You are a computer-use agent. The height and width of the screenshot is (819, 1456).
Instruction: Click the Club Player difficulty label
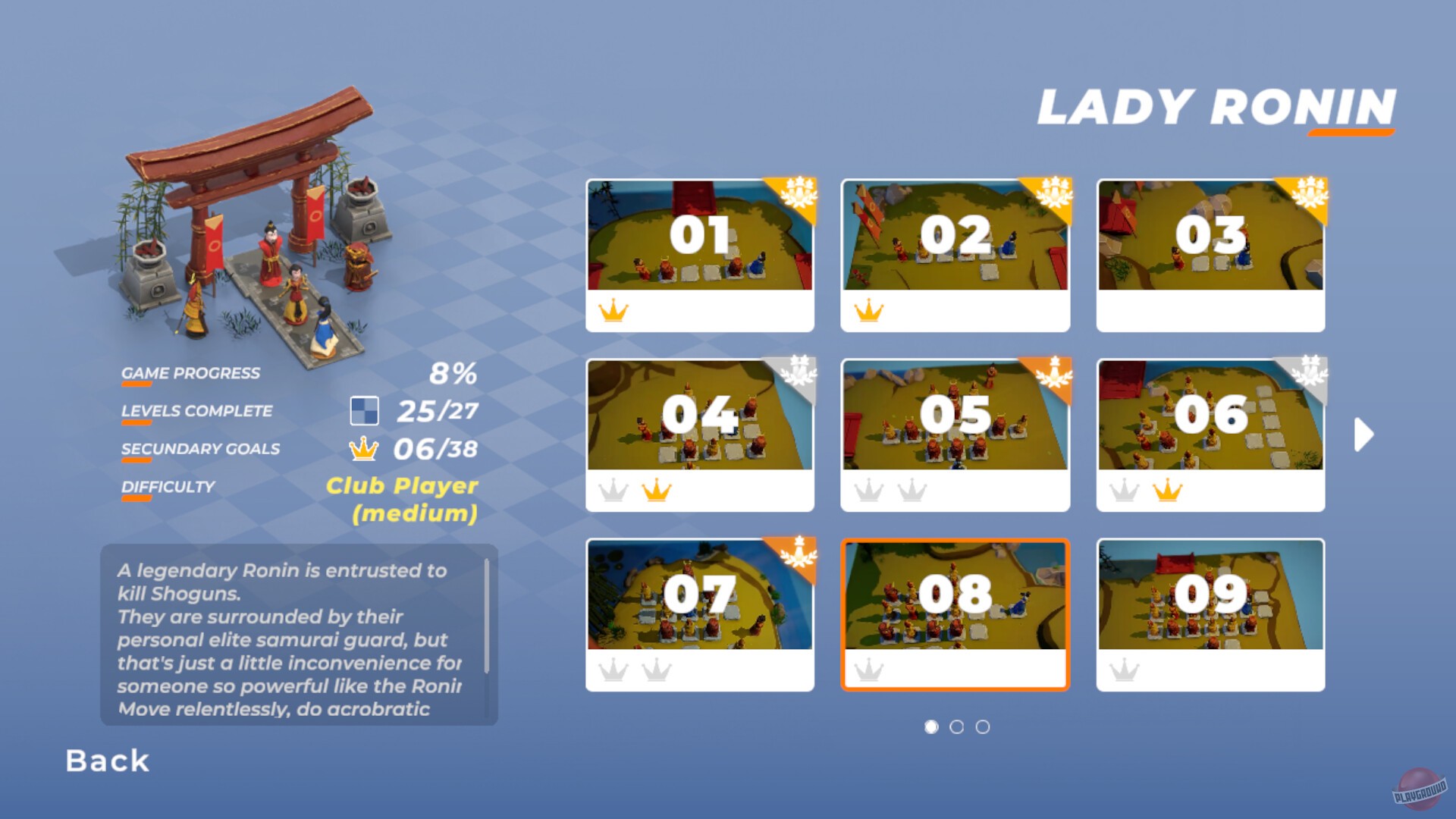coord(400,486)
